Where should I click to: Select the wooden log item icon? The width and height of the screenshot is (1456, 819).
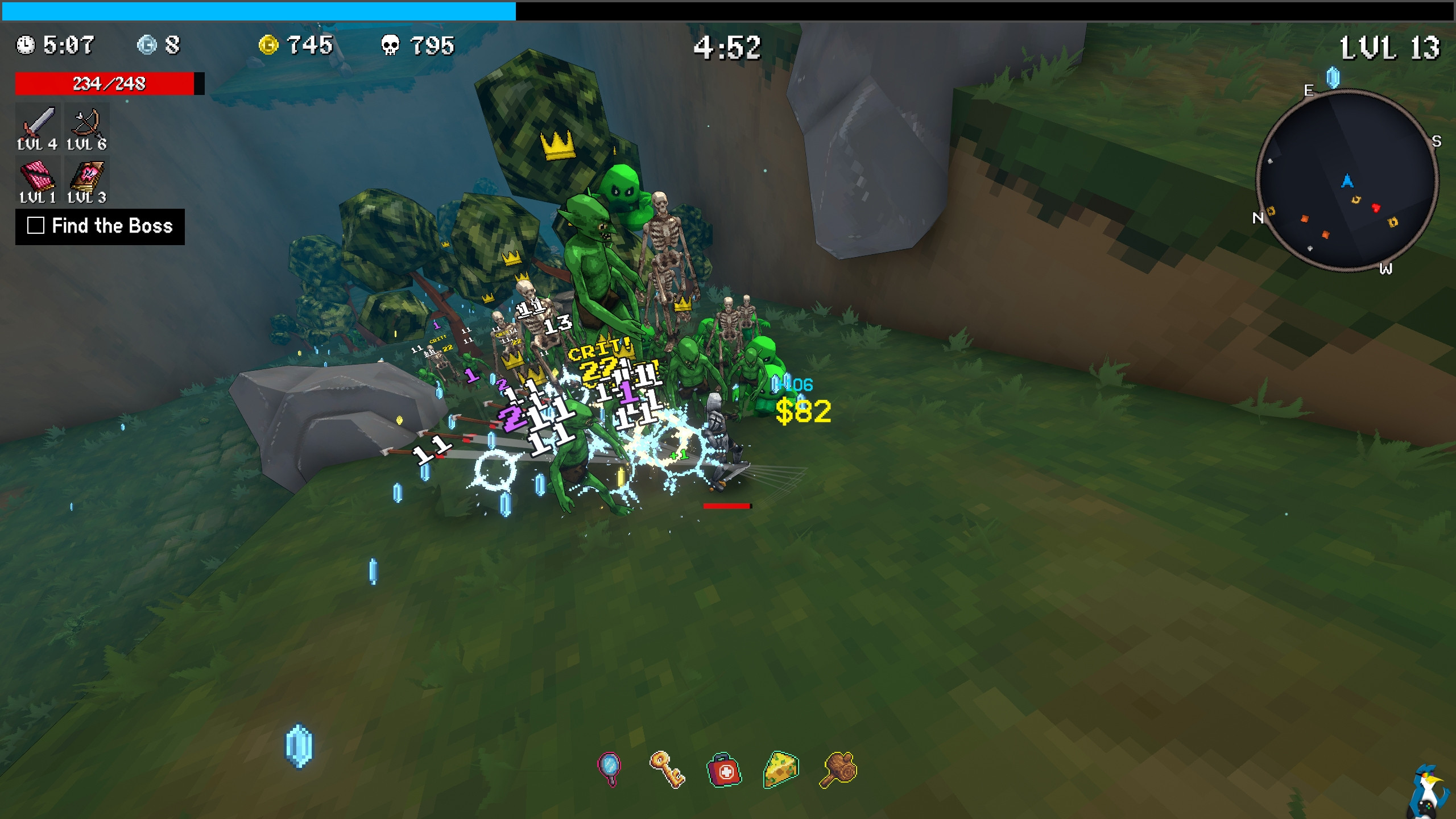pyautogui.click(x=838, y=770)
